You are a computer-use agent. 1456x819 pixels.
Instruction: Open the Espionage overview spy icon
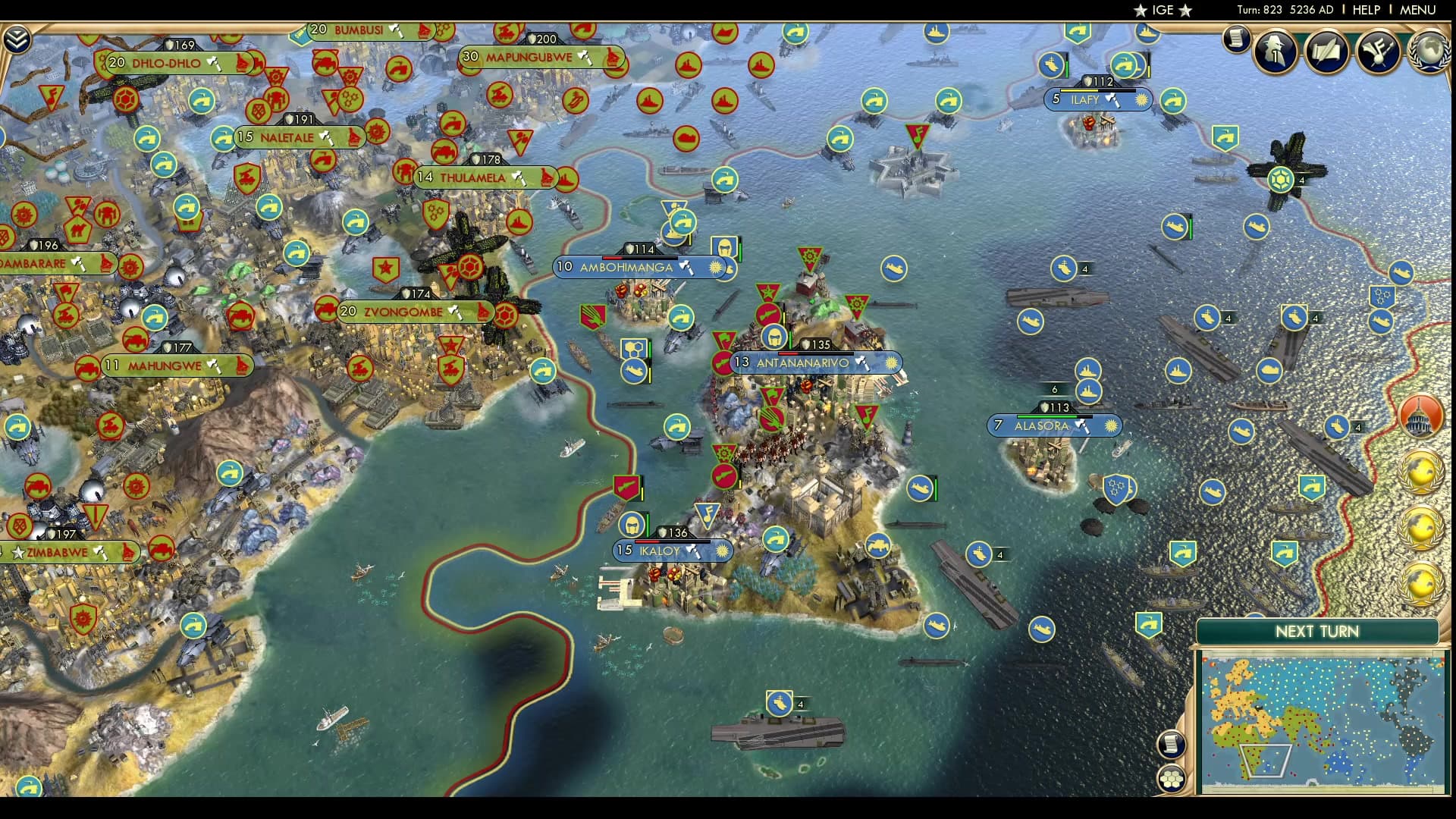pos(1274,51)
